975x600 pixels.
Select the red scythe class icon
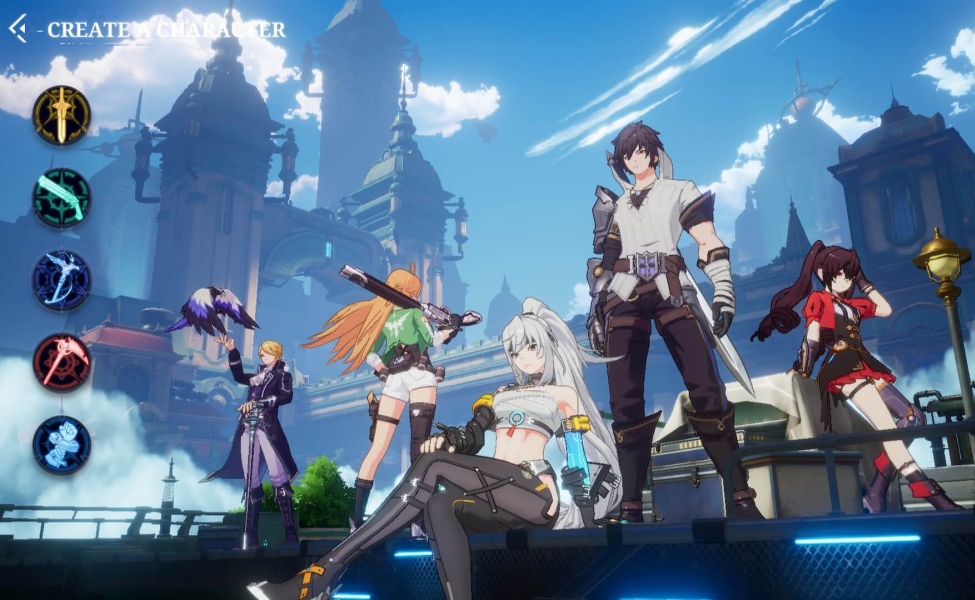pos(62,362)
